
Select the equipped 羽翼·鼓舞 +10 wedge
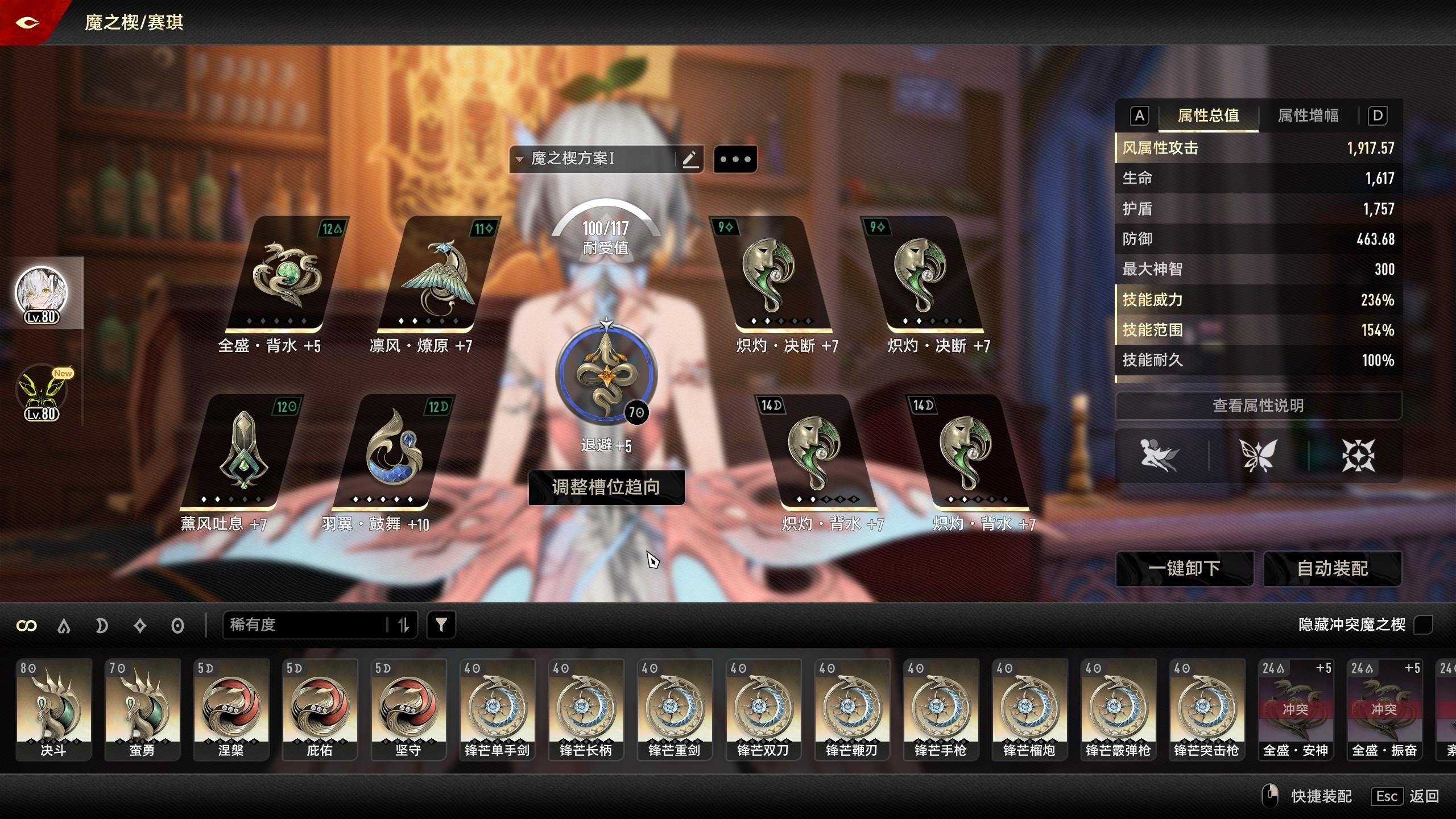pos(392,454)
